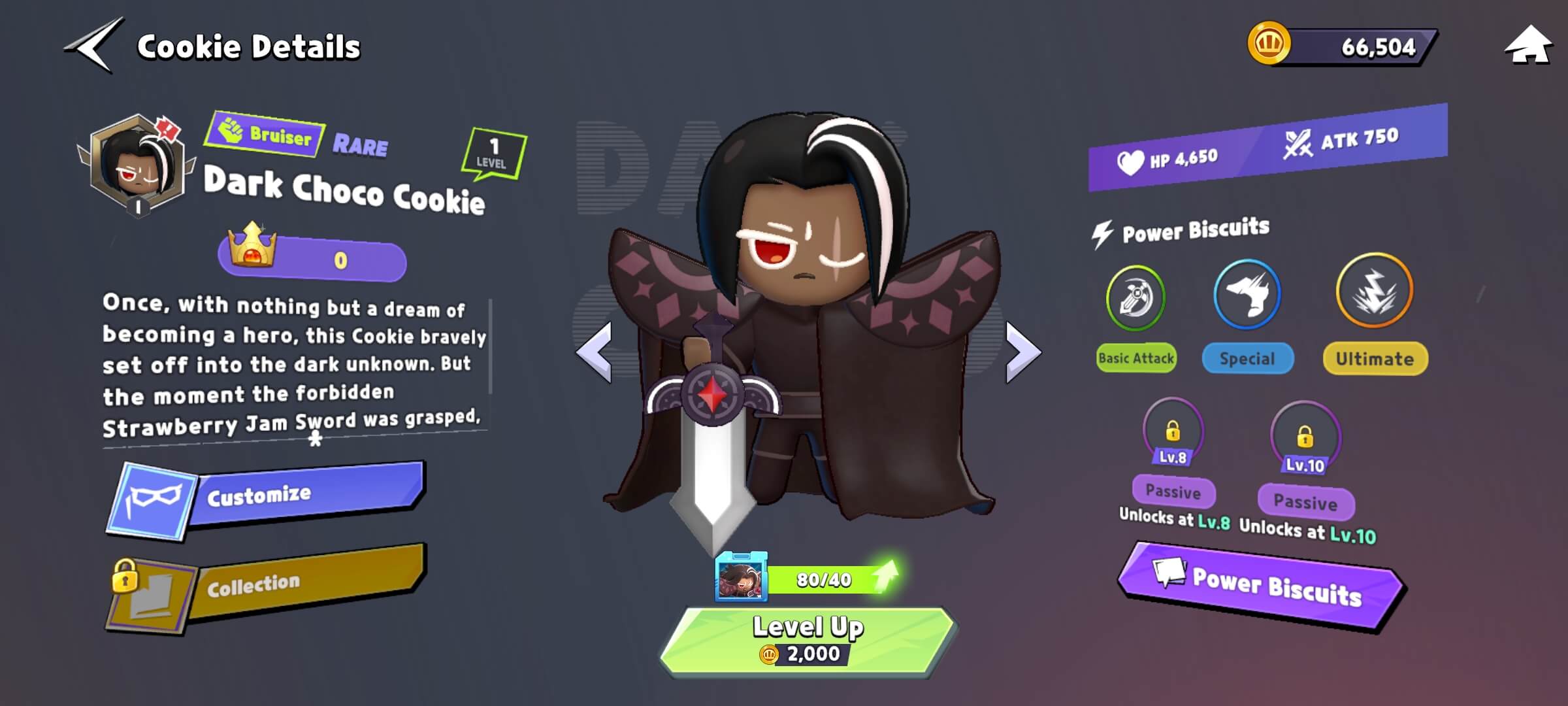The image size is (1568, 706).
Task: Tap the locked Lv.8 Passive slot
Action: click(1173, 433)
